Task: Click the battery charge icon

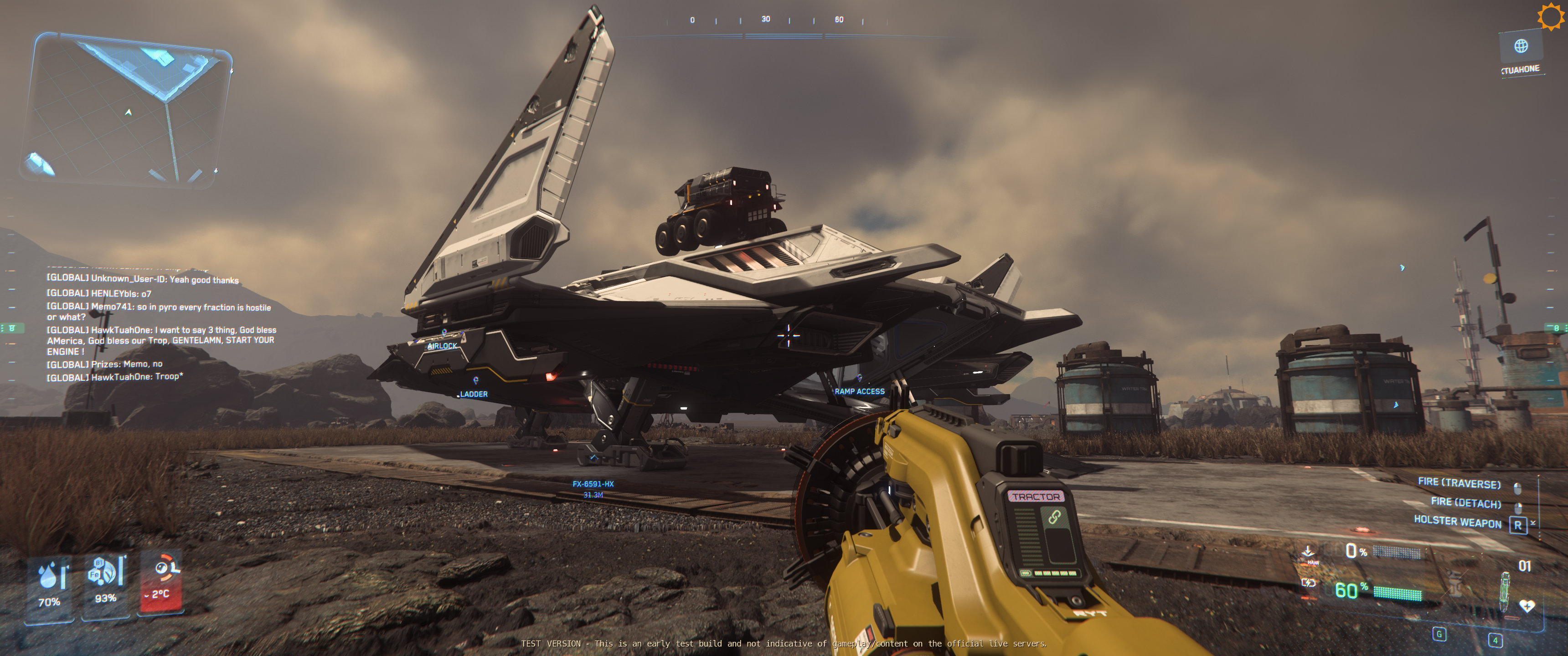Action: click(x=1308, y=583)
